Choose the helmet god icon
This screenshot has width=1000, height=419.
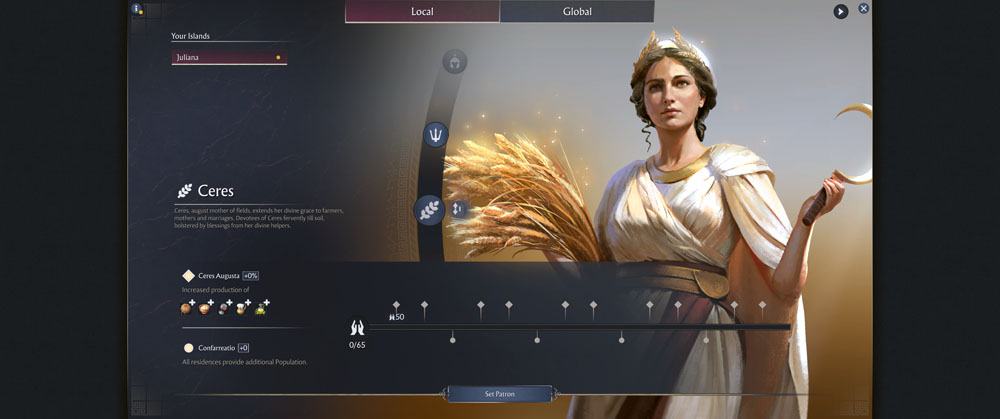454,62
